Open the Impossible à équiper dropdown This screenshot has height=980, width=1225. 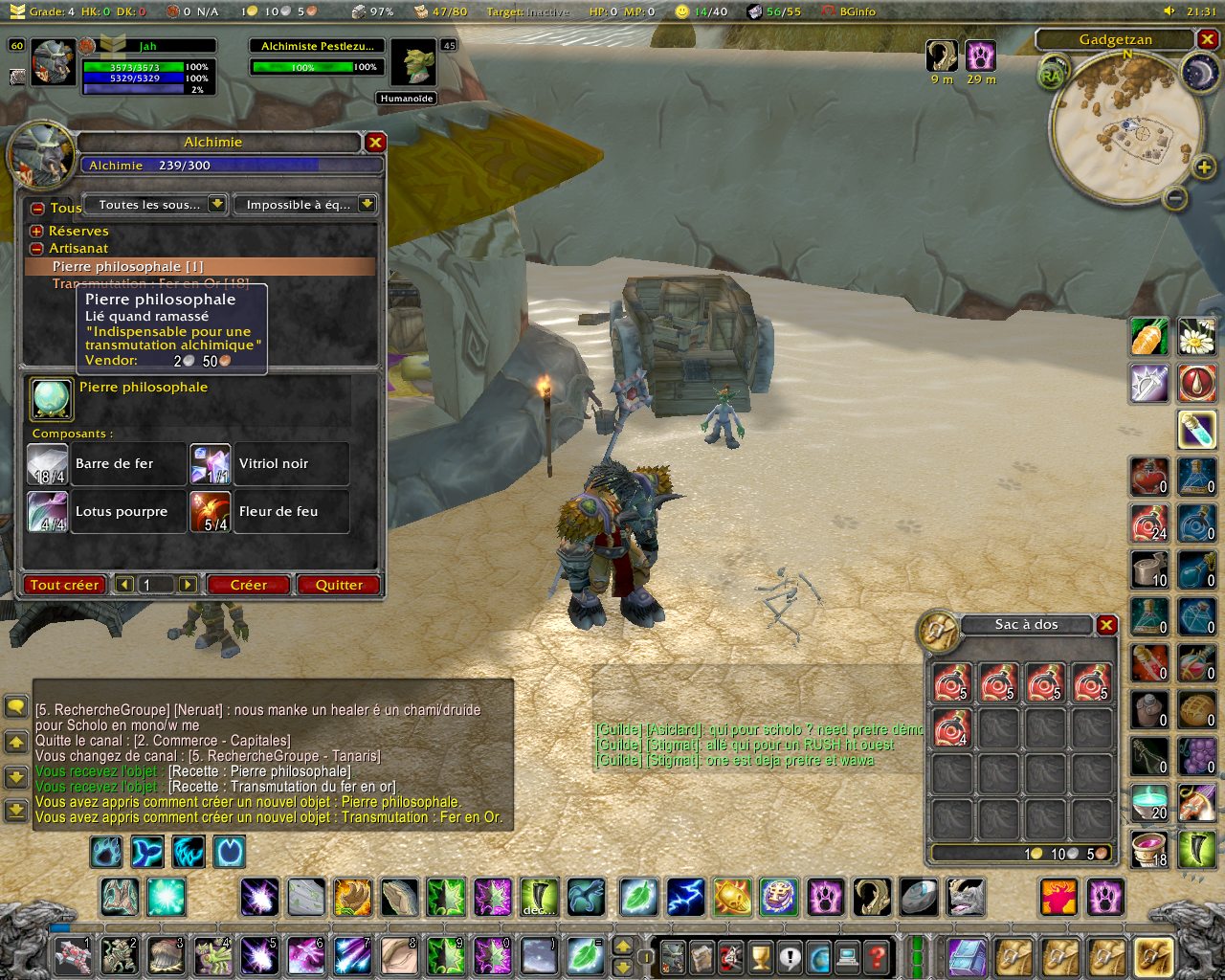(367, 205)
